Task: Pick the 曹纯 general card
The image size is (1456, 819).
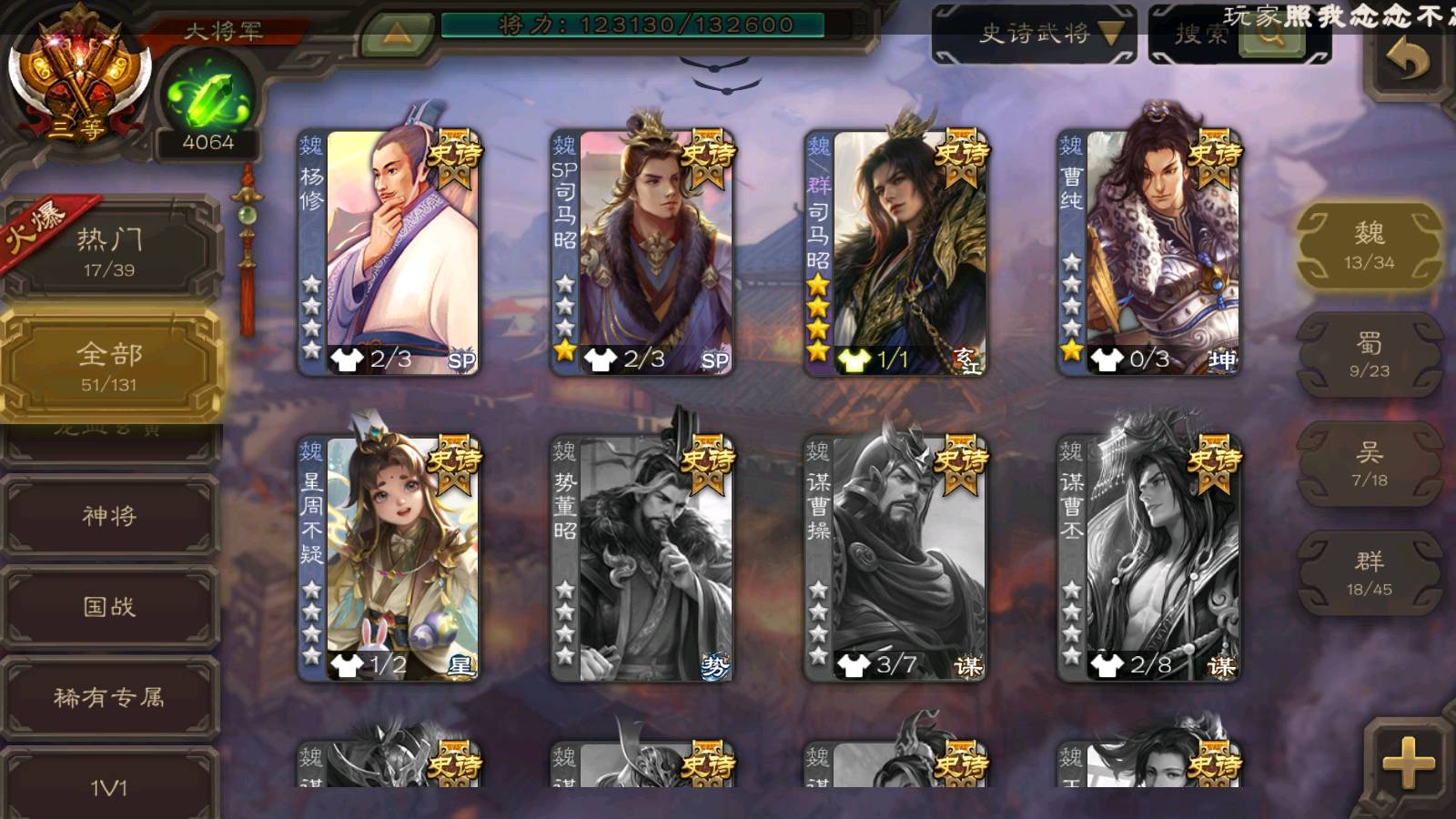Action: (x=1148, y=252)
